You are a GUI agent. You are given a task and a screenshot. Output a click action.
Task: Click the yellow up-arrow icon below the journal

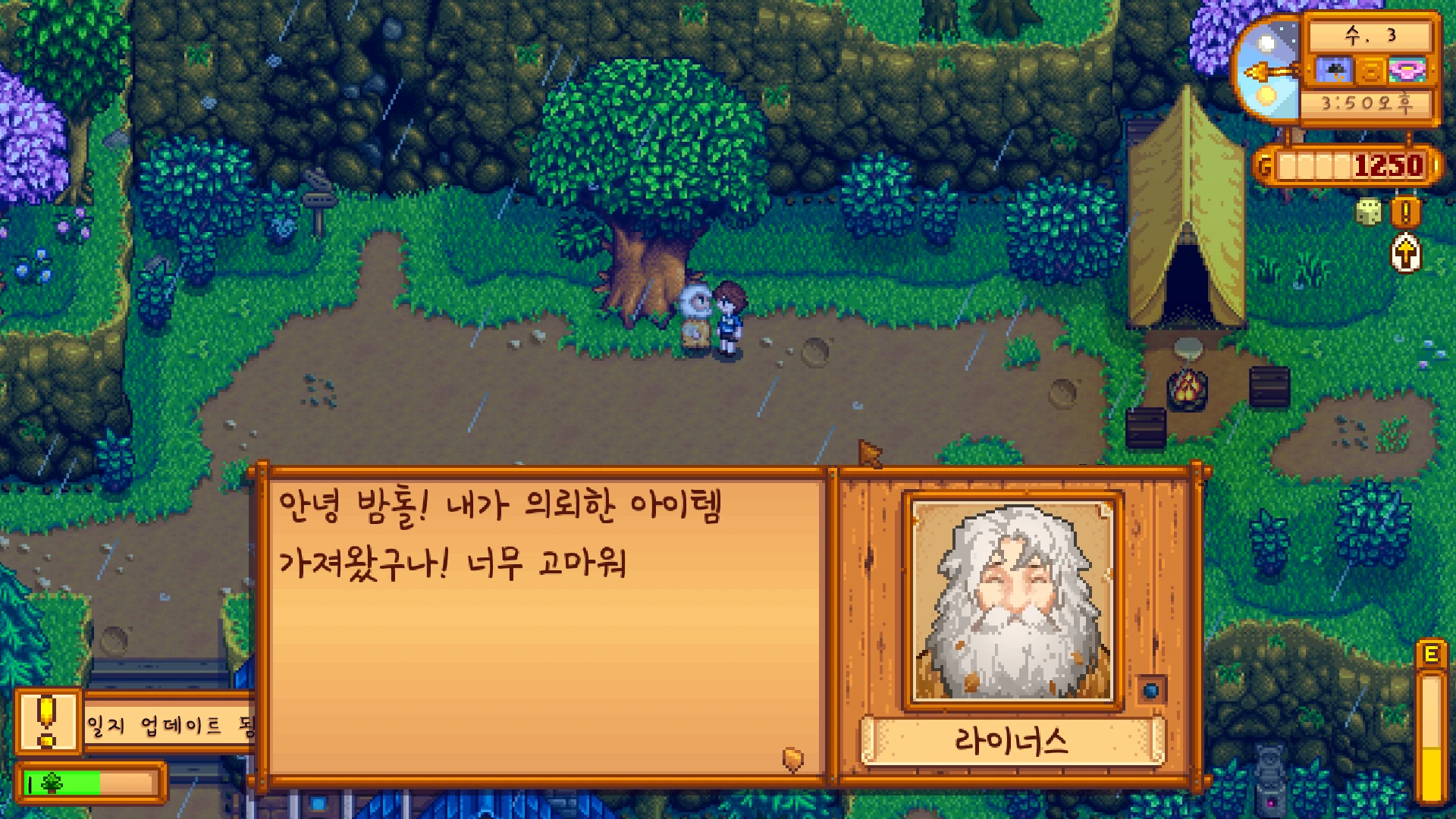[x=1405, y=253]
